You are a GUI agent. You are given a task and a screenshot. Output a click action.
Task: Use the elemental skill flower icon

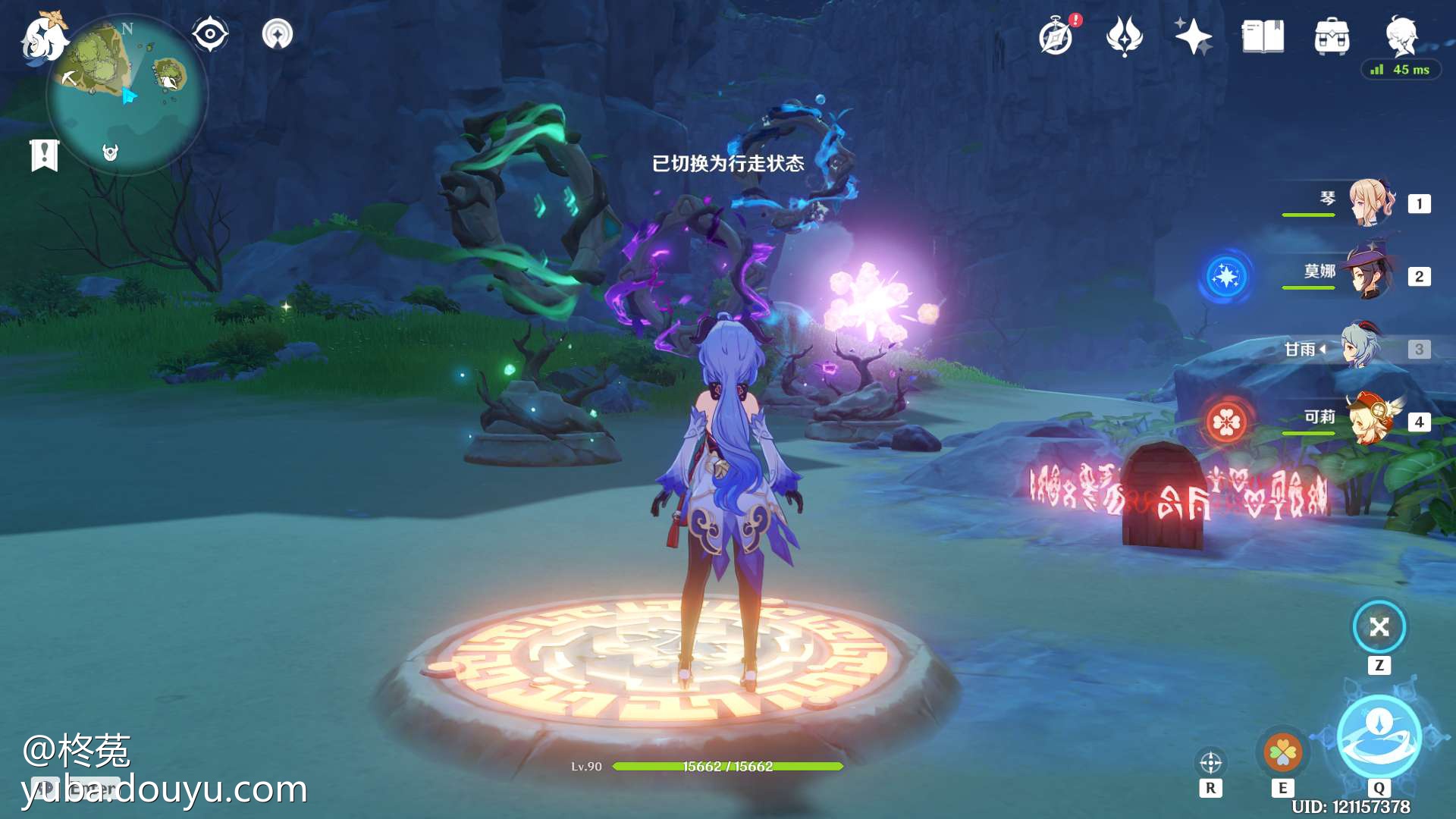click(x=1282, y=752)
